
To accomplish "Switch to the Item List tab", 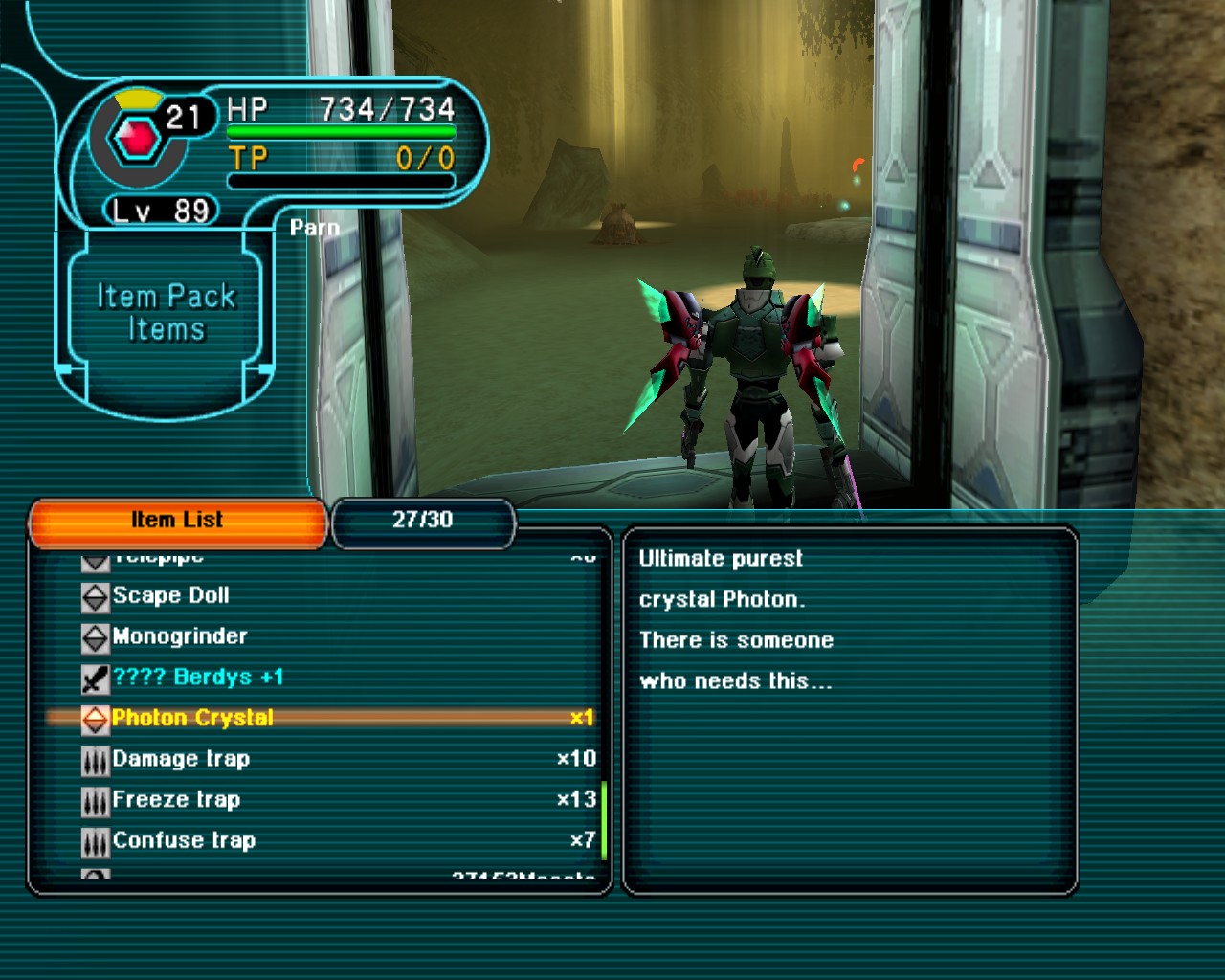I will (x=178, y=520).
